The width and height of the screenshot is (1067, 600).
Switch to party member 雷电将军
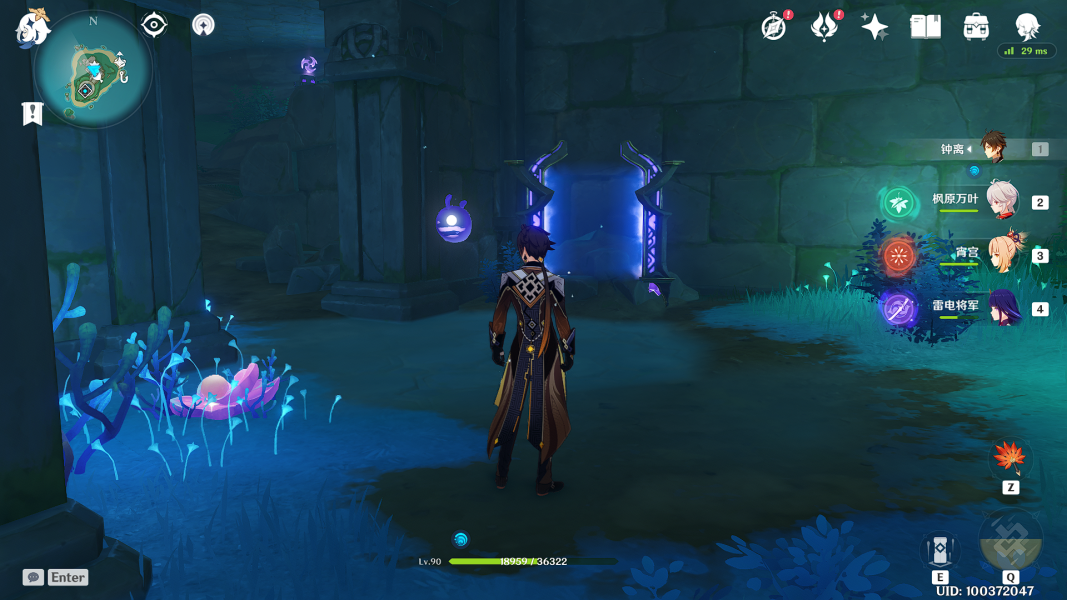1002,307
